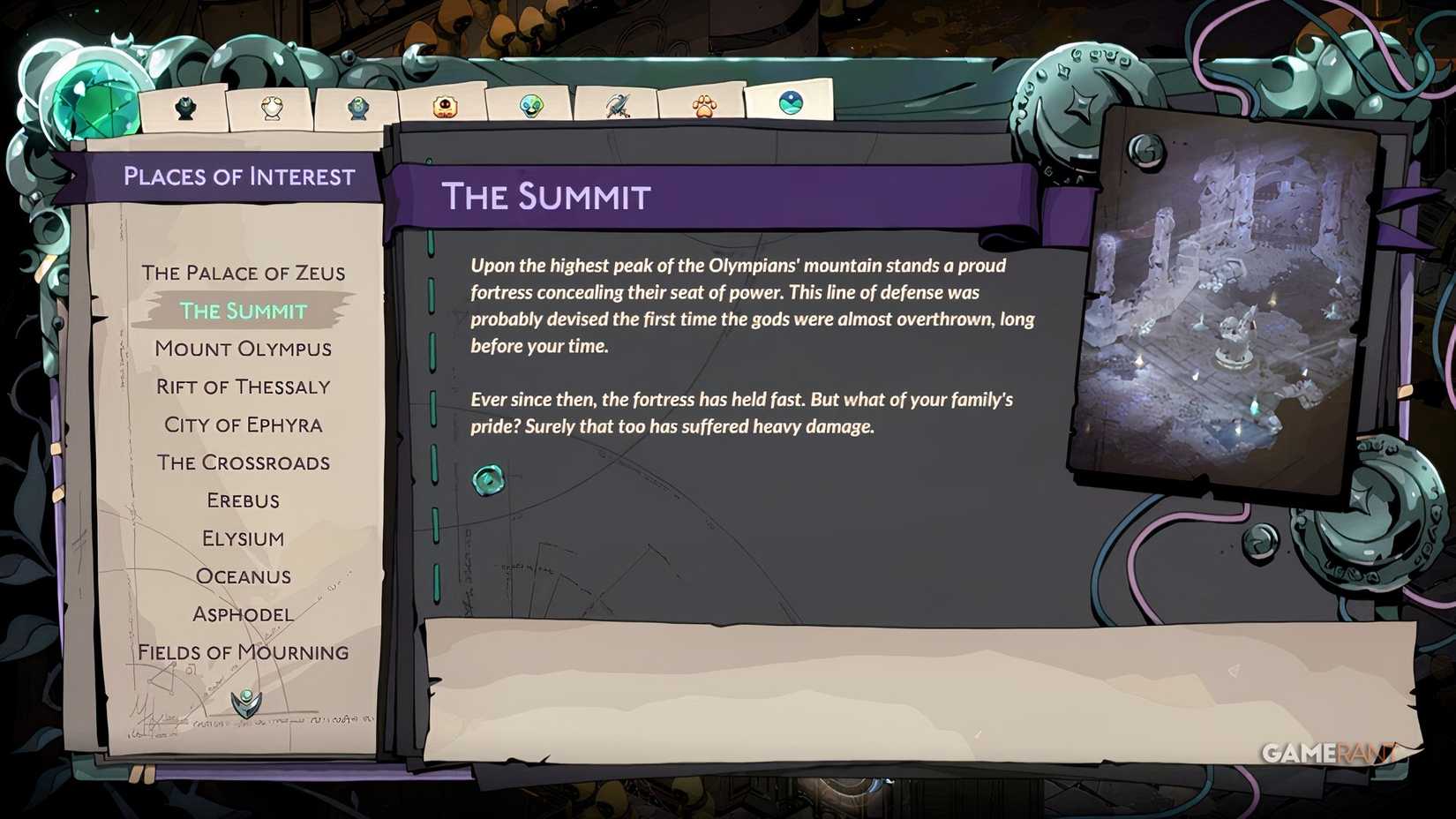
Task: Select The Palace of Zeus entry
Action: pos(244,273)
